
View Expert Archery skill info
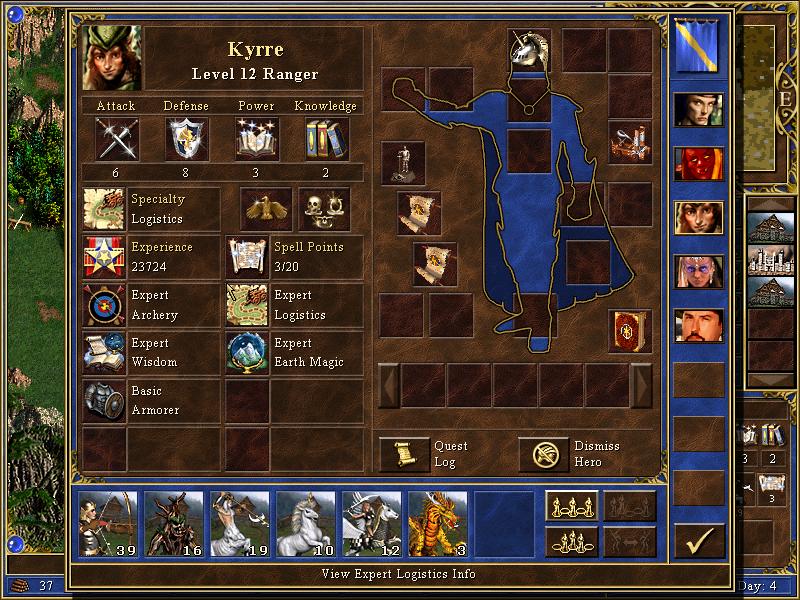click(x=104, y=305)
